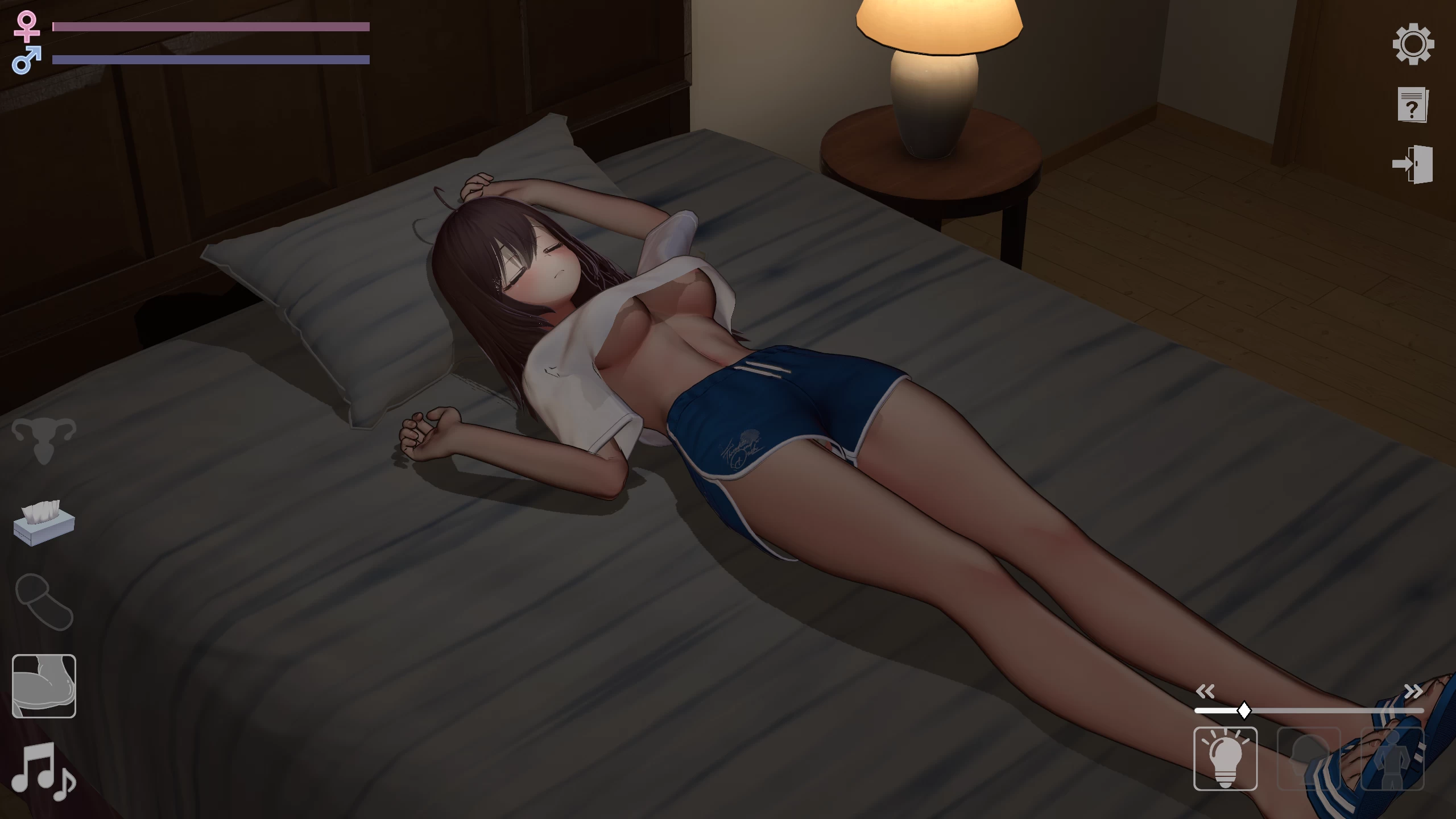Select the uterus internal view icon
Screen dimensions: 1456x819
(x=44, y=441)
